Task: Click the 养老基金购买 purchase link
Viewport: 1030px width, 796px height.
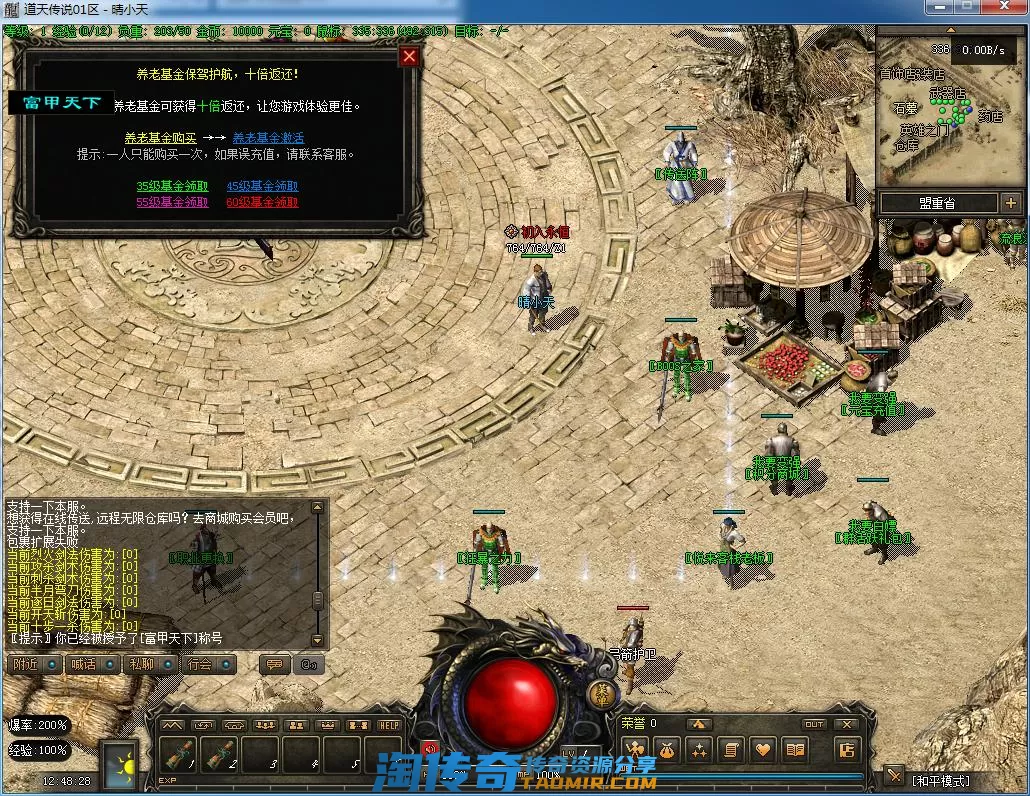Action: 160,138
